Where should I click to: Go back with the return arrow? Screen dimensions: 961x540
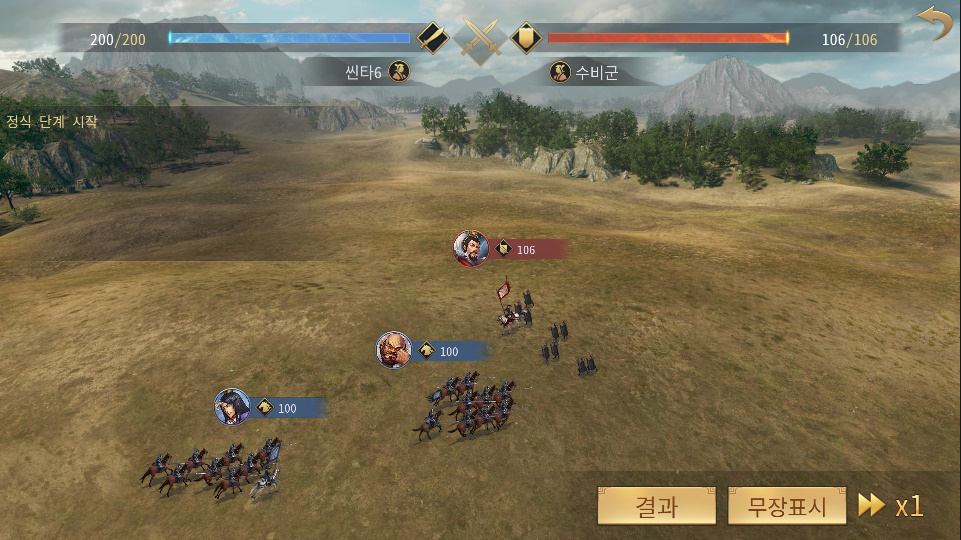tap(935, 24)
